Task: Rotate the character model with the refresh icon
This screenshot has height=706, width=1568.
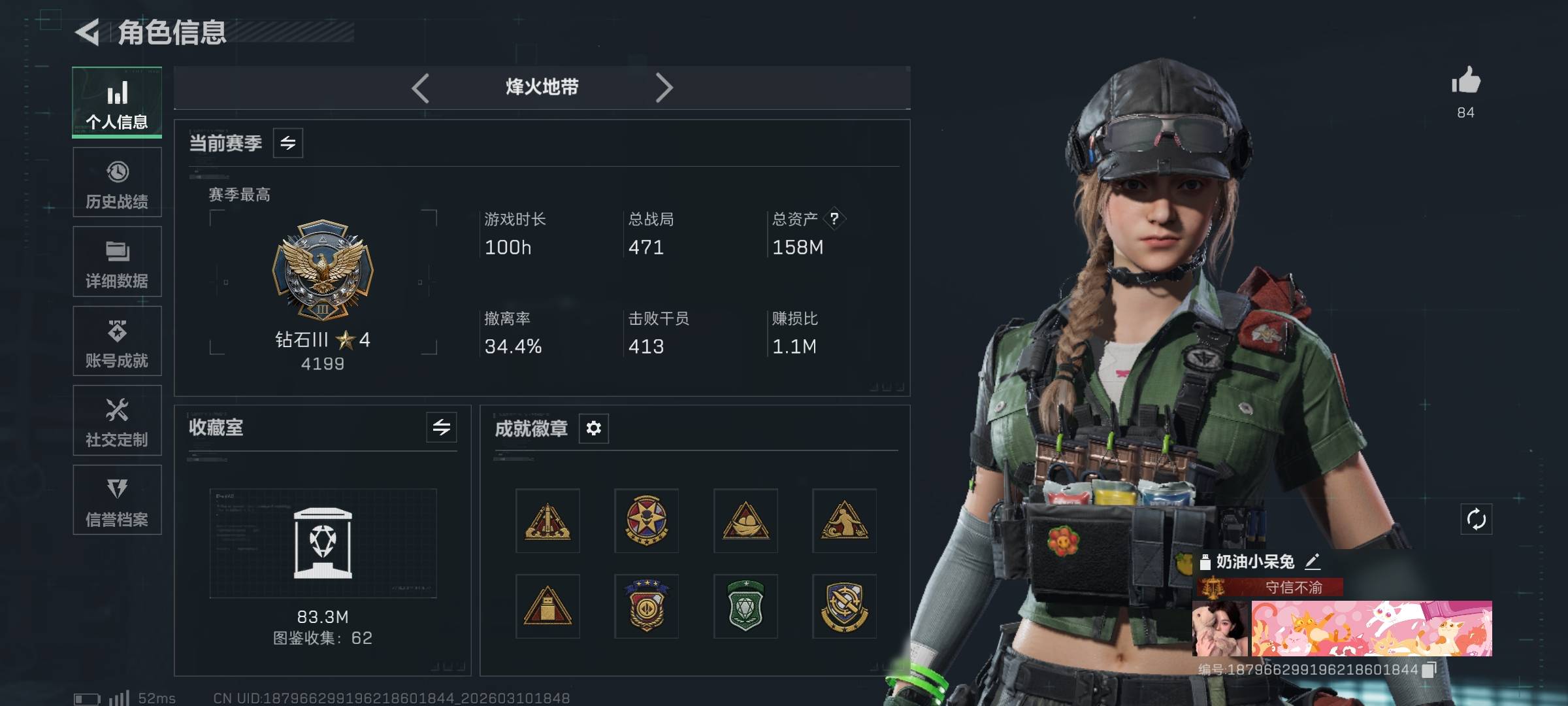Action: [x=1476, y=520]
